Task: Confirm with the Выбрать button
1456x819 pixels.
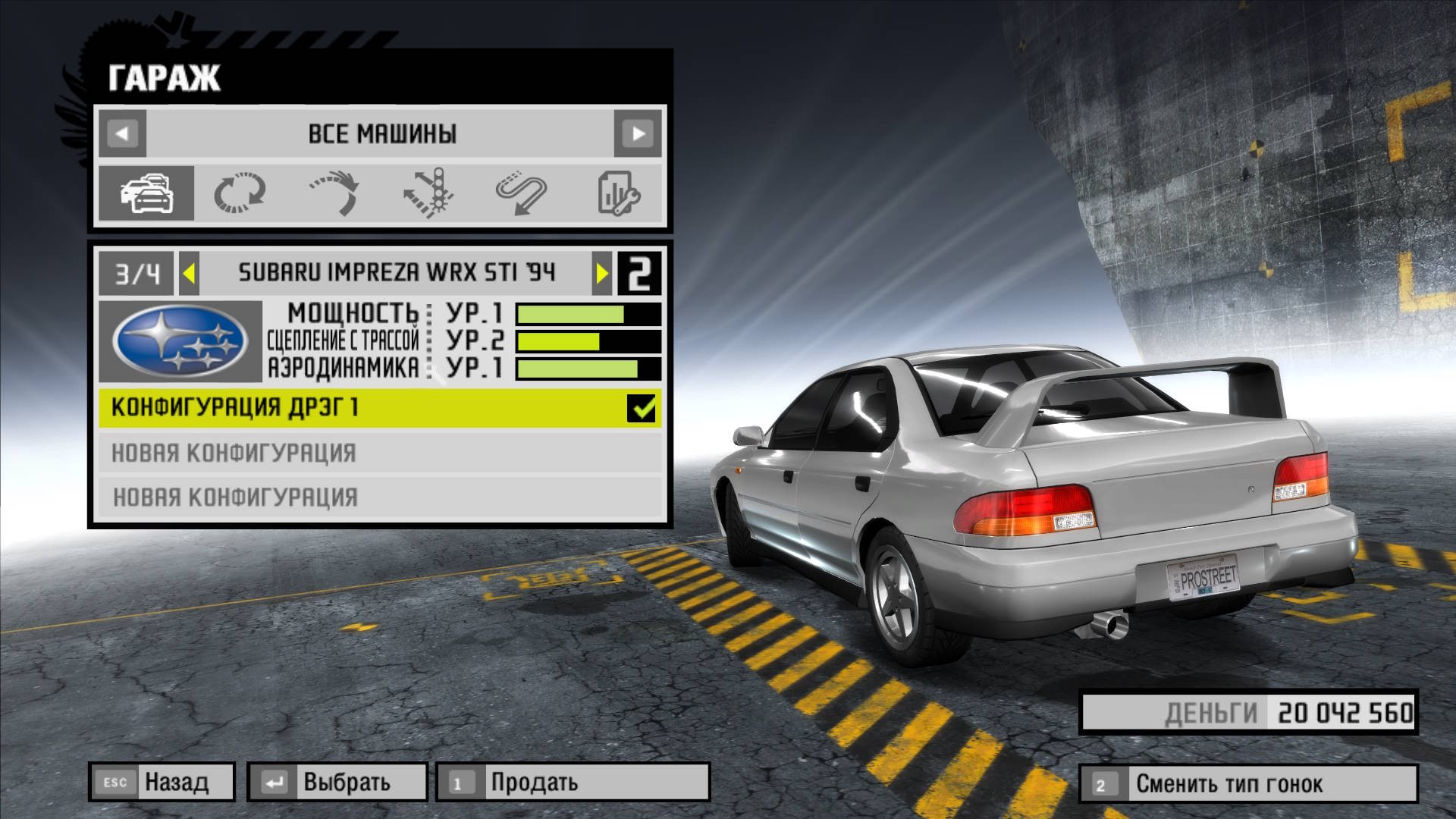Action: (x=337, y=782)
